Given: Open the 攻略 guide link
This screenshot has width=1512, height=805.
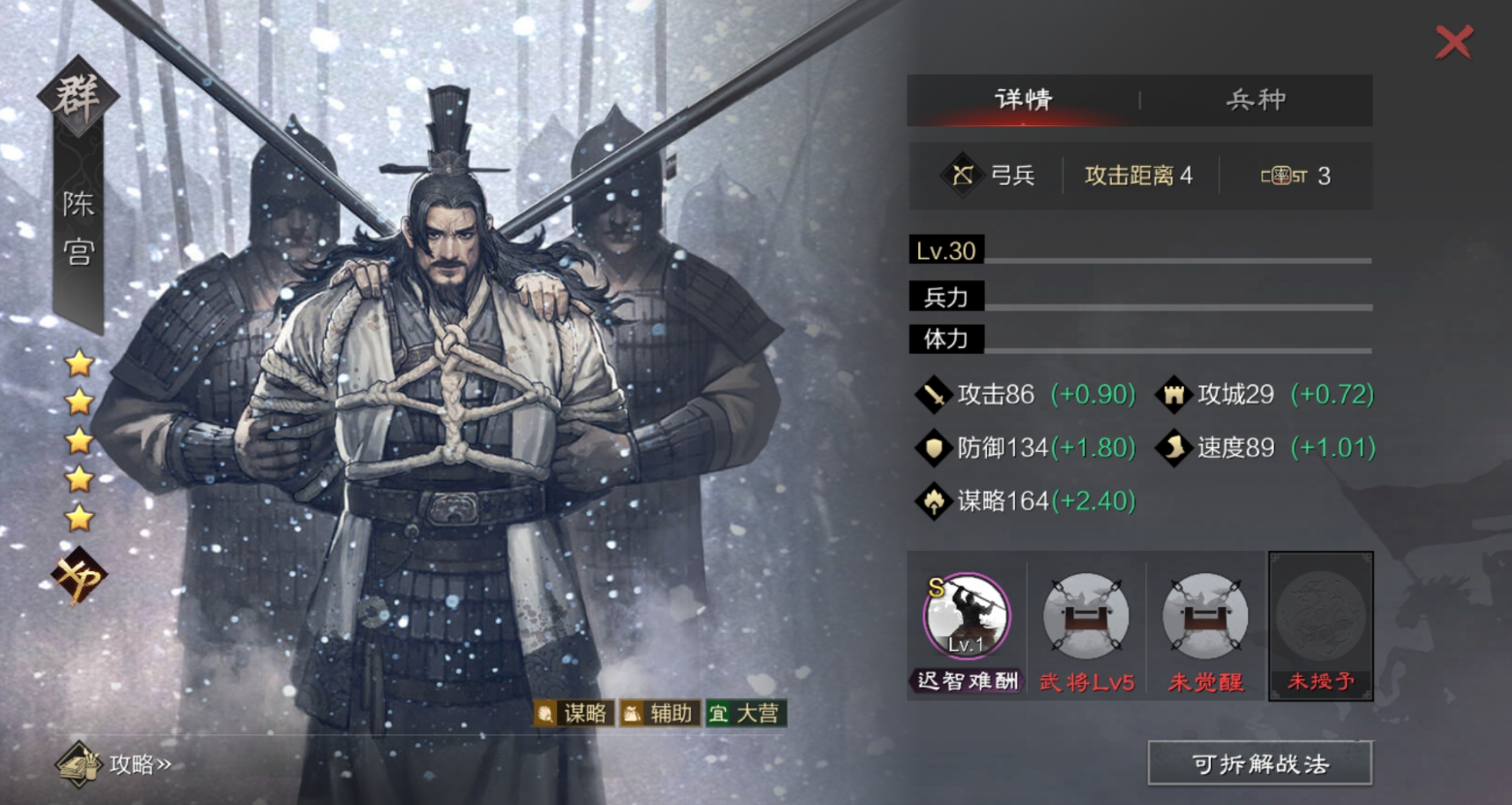Looking at the screenshot, I should point(116,764).
